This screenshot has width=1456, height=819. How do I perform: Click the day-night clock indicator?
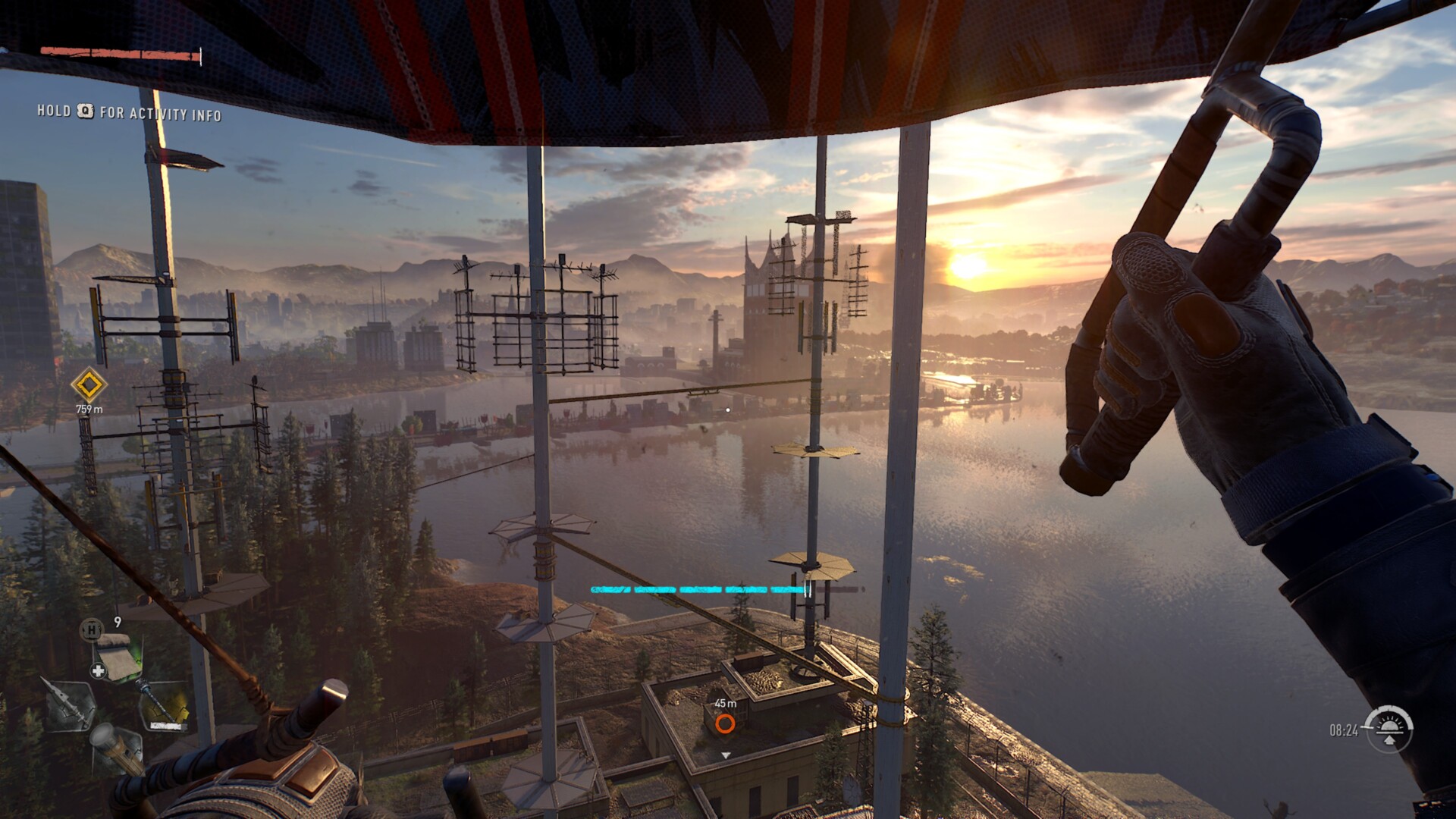click(x=1388, y=730)
